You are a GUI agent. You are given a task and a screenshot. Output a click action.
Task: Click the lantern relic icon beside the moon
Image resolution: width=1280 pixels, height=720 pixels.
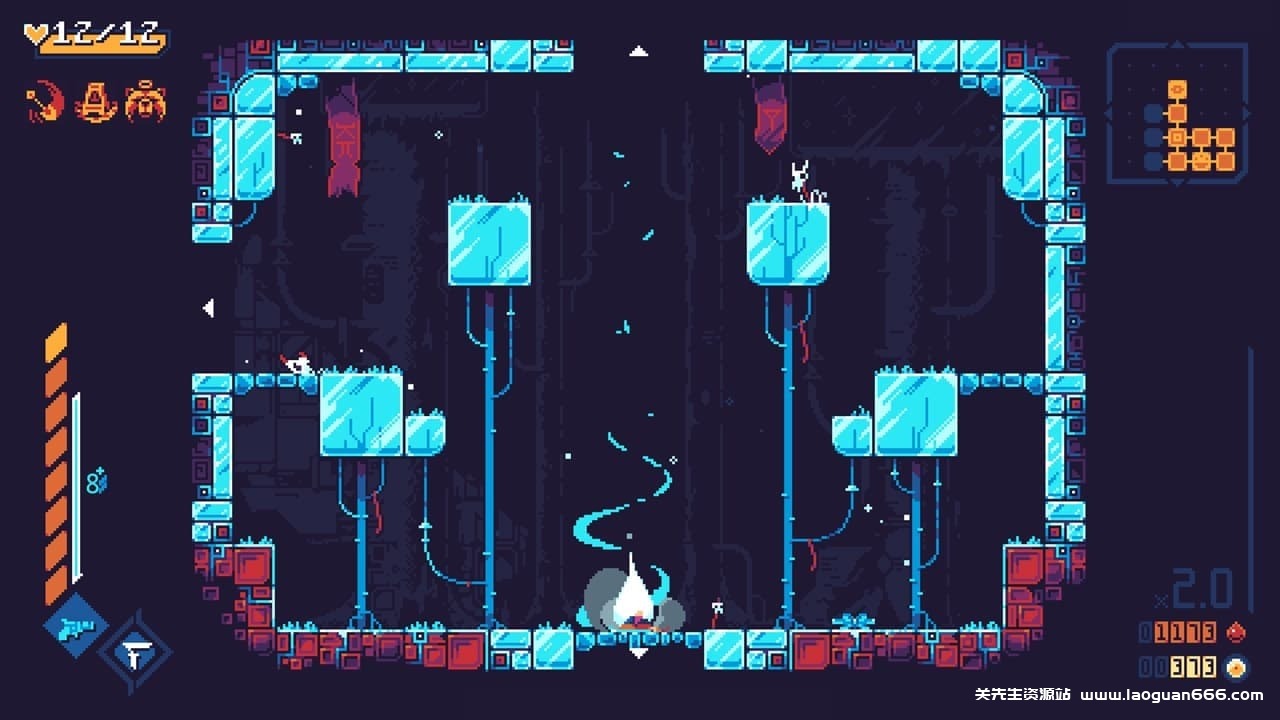click(95, 103)
